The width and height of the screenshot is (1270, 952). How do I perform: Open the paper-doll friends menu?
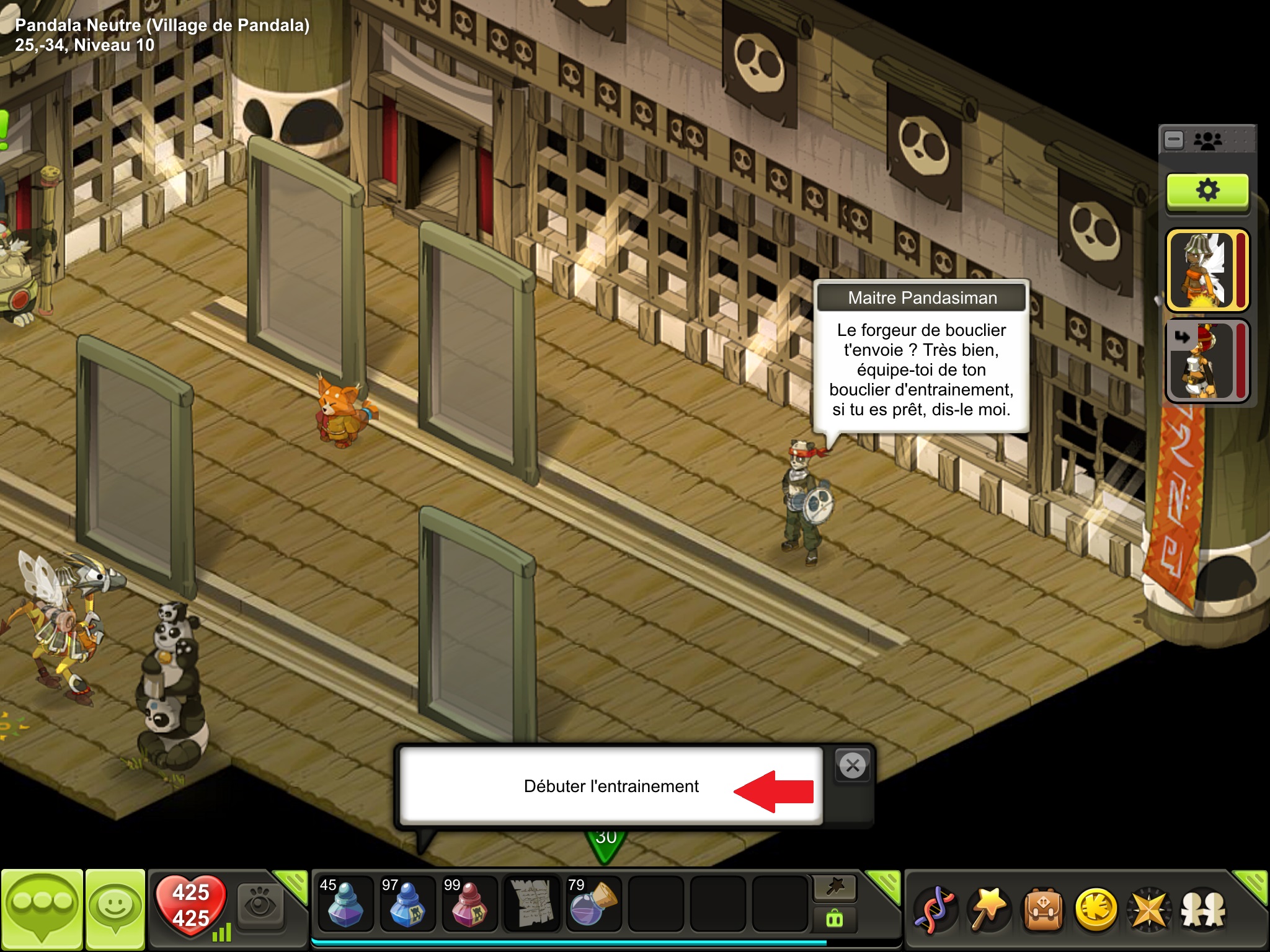[x=1203, y=910]
